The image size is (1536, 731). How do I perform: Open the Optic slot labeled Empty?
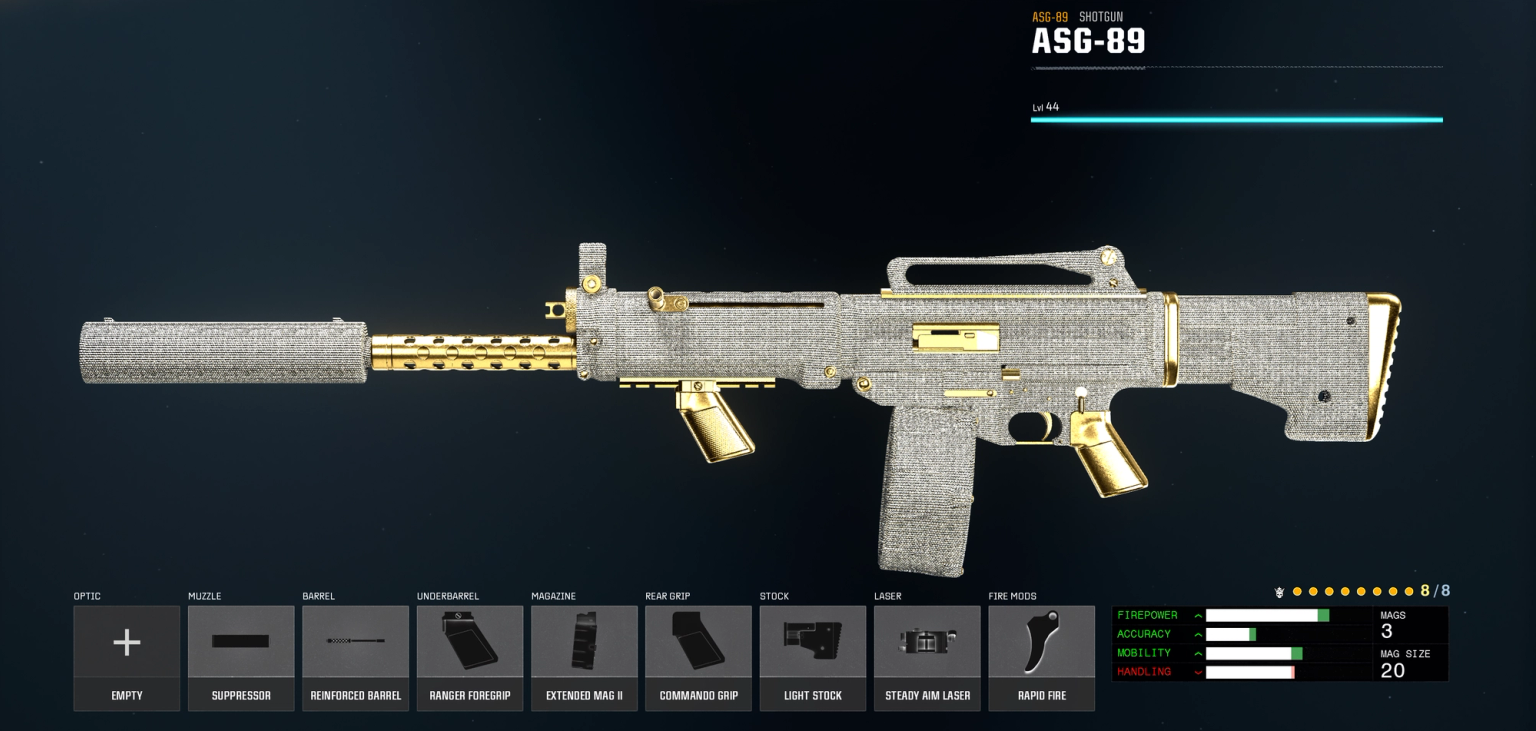pyautogui.click(x=126, y=657)
